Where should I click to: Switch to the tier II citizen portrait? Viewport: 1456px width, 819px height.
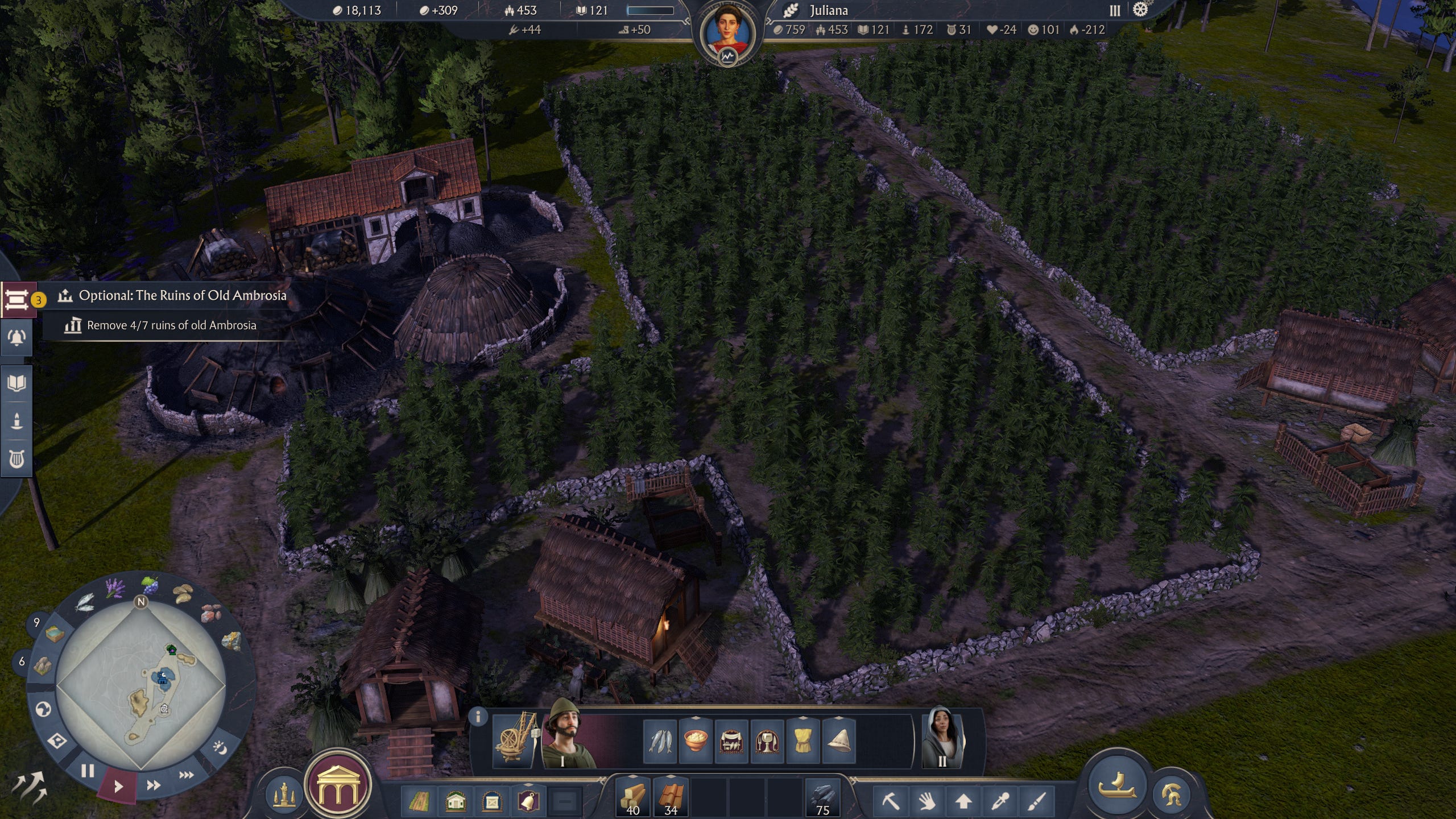pos(942,738)
